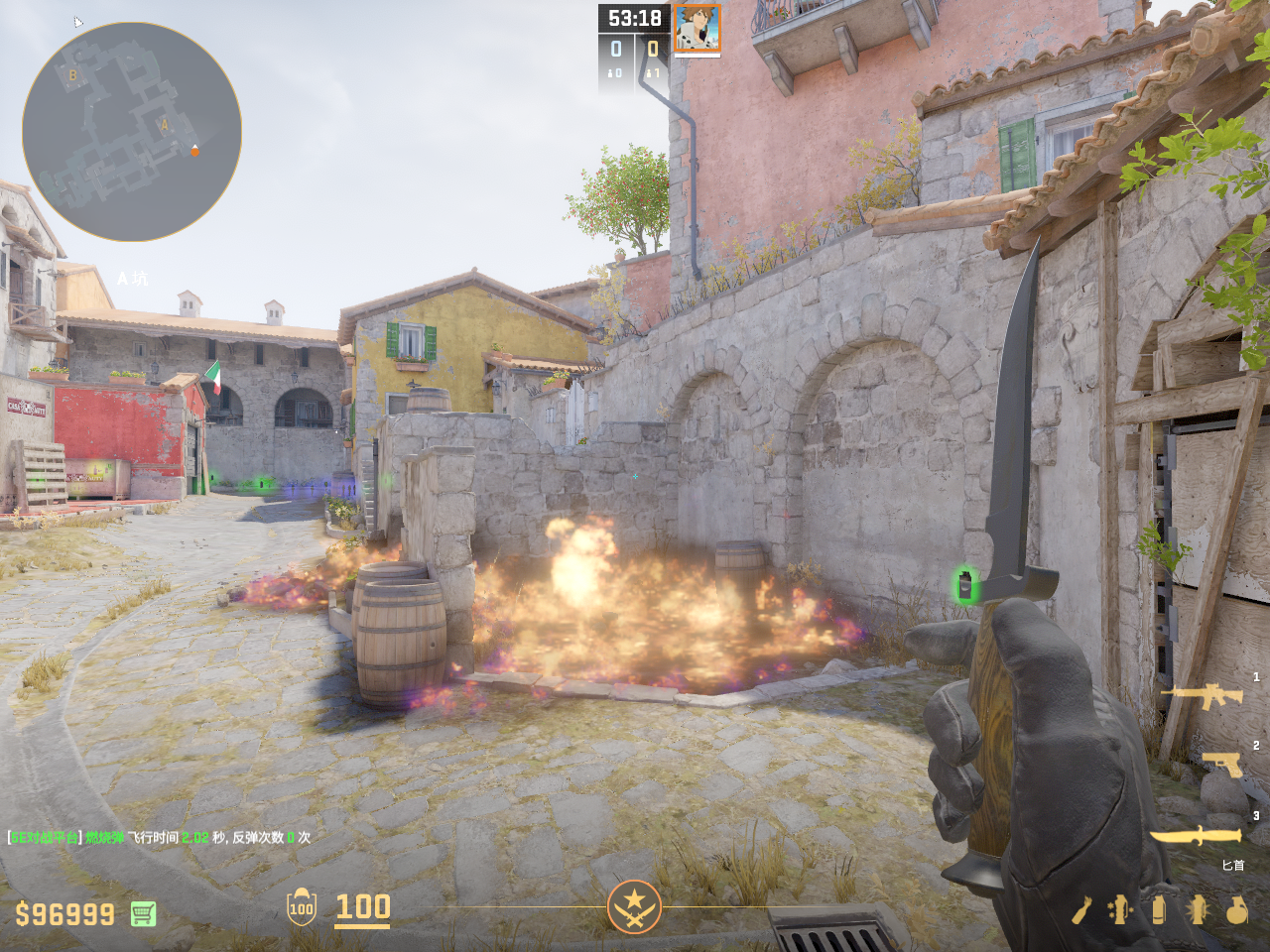Screen dimensions: 1270x952
Task: Choose the flashbang grenade icon
Action: tap(1198, 909)
